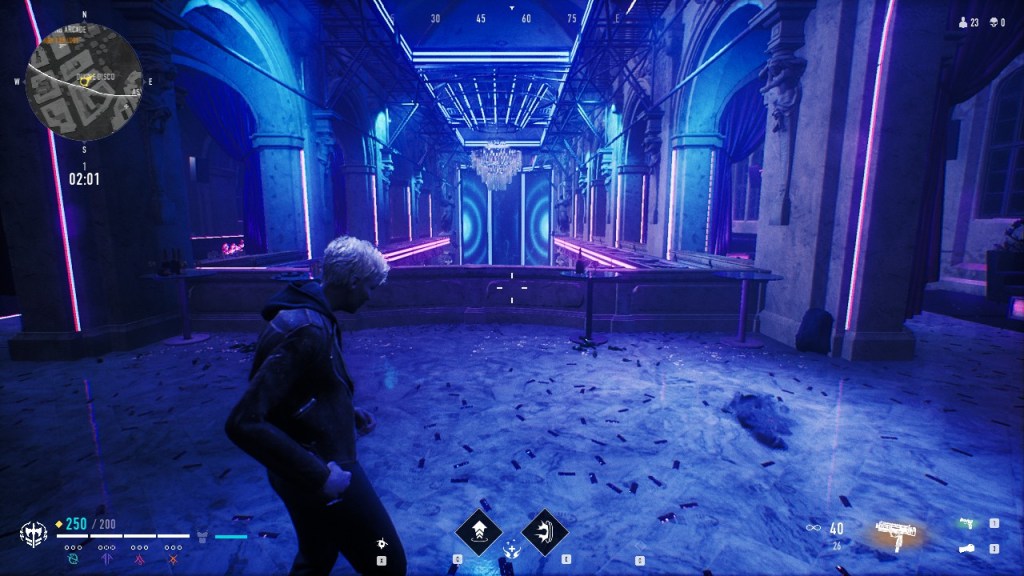Activate the burst-impact ability diamond

tap(544, 531)
